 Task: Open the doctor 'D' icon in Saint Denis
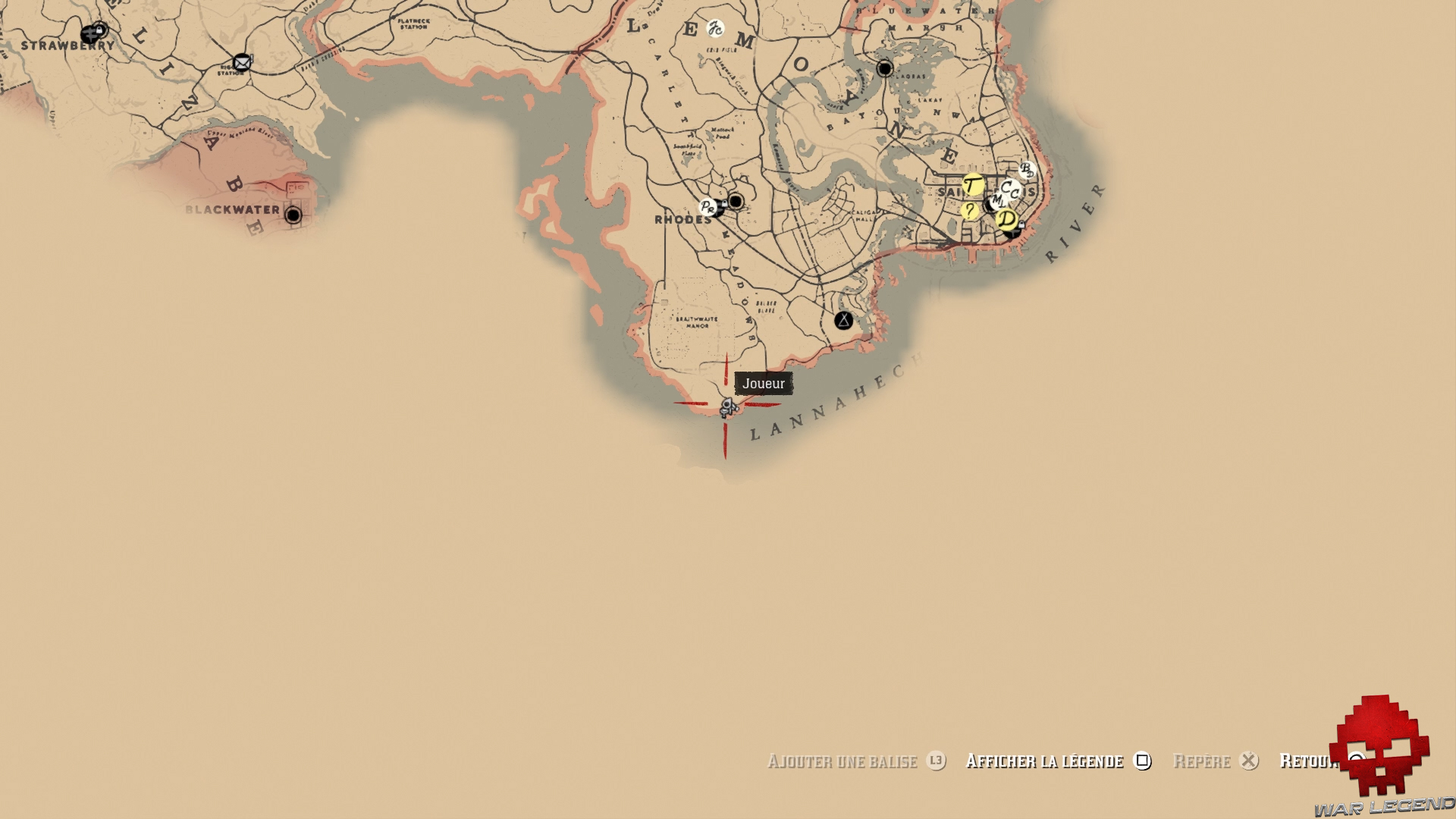coord(1006,218)
